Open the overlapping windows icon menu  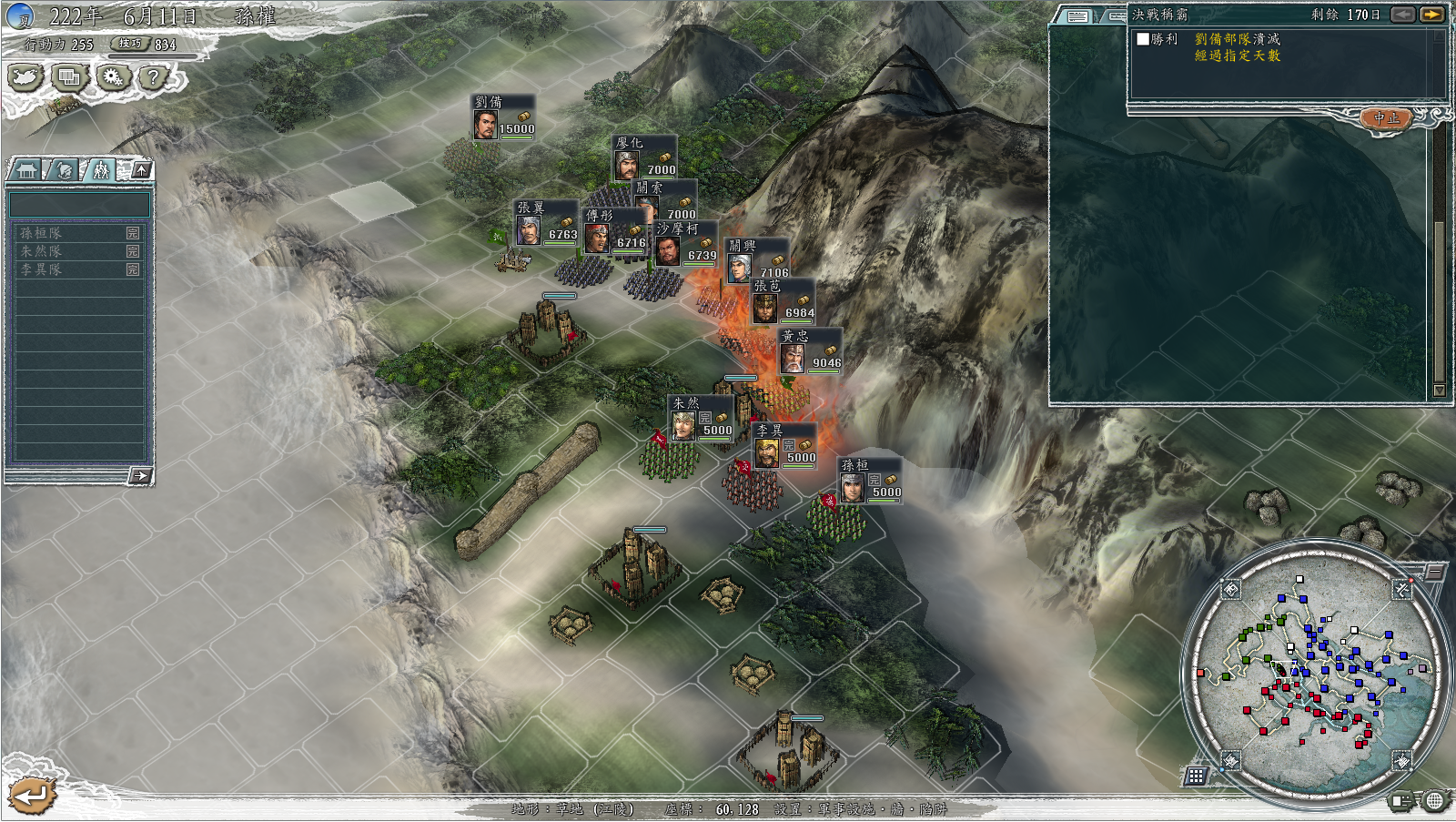coord(68,77)
